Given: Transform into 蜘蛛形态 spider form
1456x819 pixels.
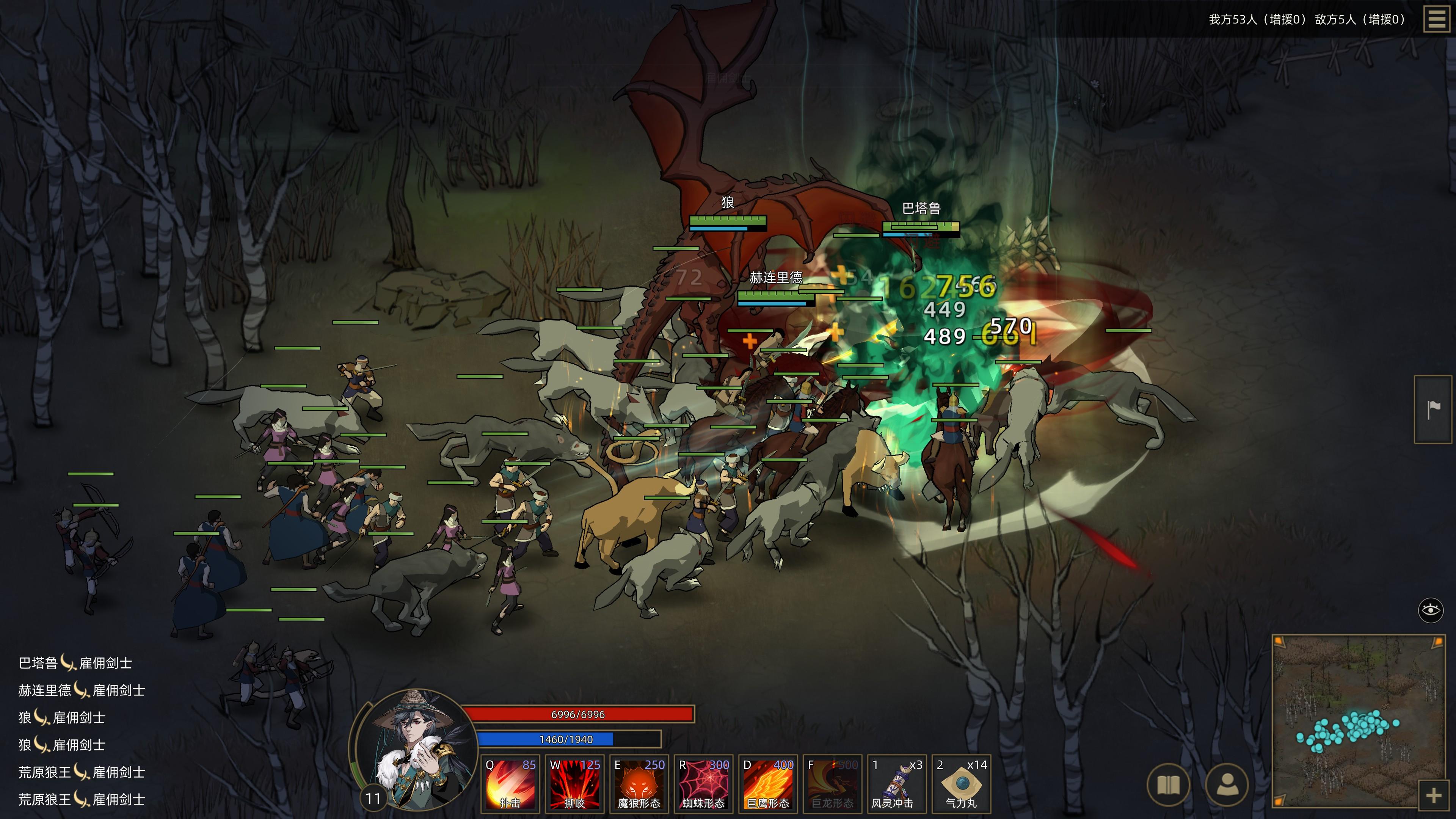Looking at the screenshot, I should [x=704, y=784].
